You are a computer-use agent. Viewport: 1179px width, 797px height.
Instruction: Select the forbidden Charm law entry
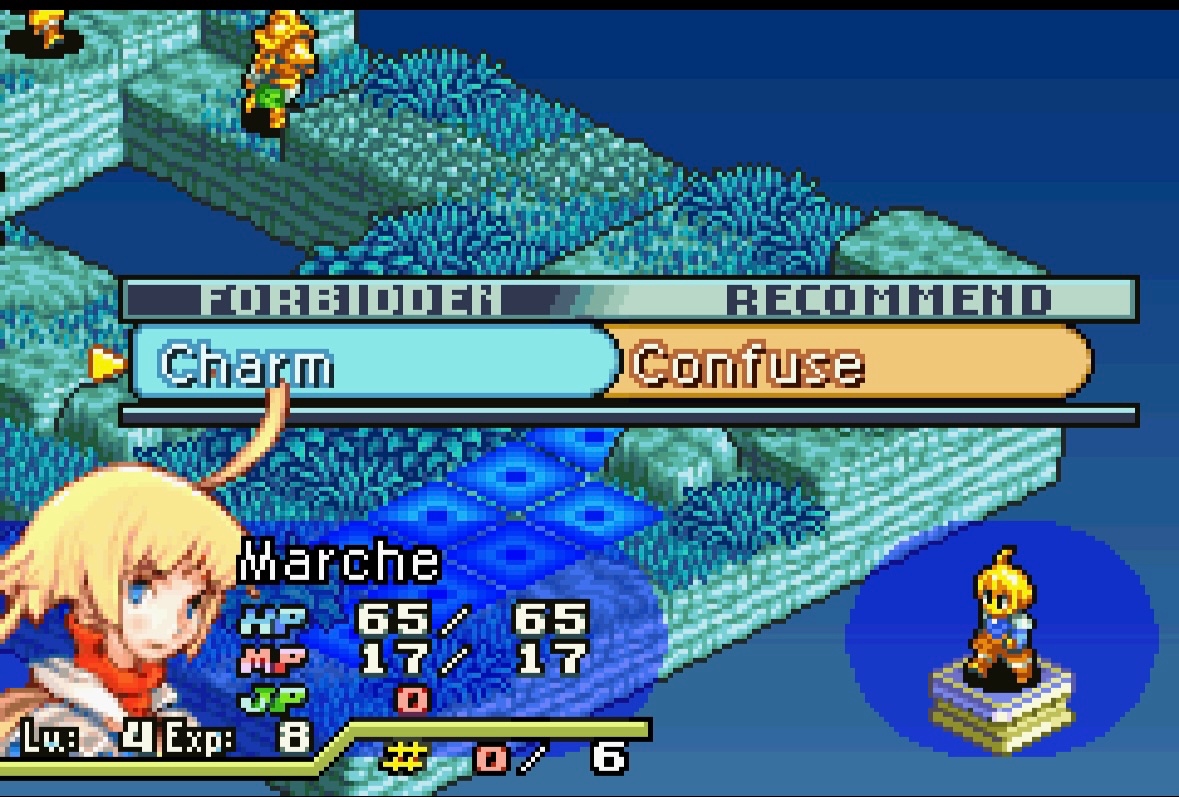tap(370, 363)
